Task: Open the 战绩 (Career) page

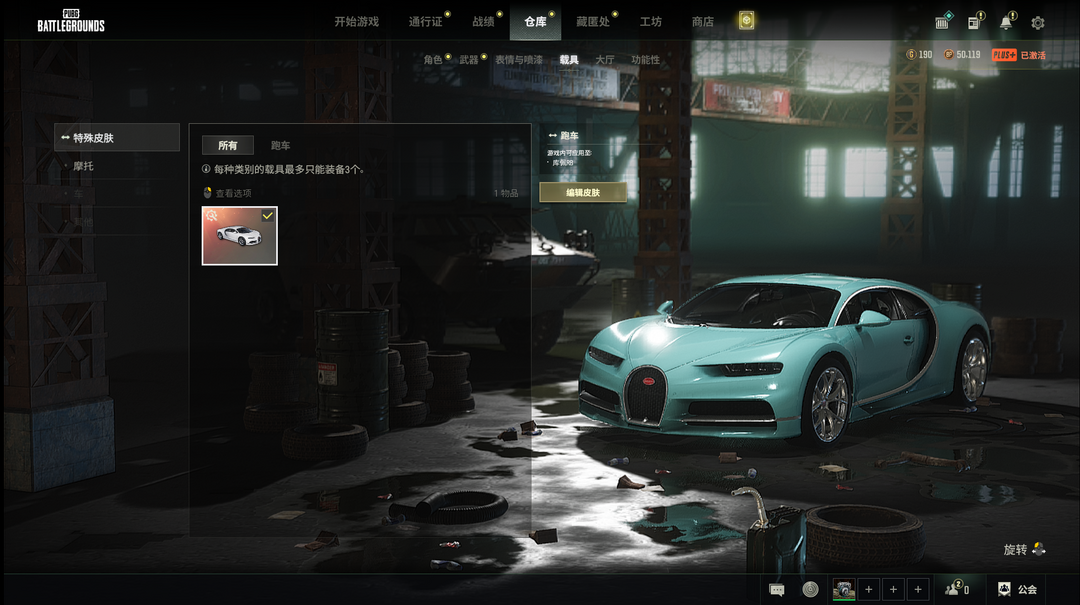Action: [x=483, y=22]
